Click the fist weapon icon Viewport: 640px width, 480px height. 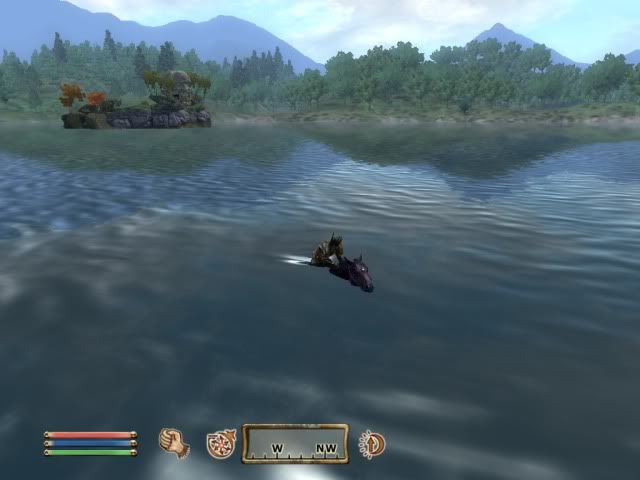(175, 443)
